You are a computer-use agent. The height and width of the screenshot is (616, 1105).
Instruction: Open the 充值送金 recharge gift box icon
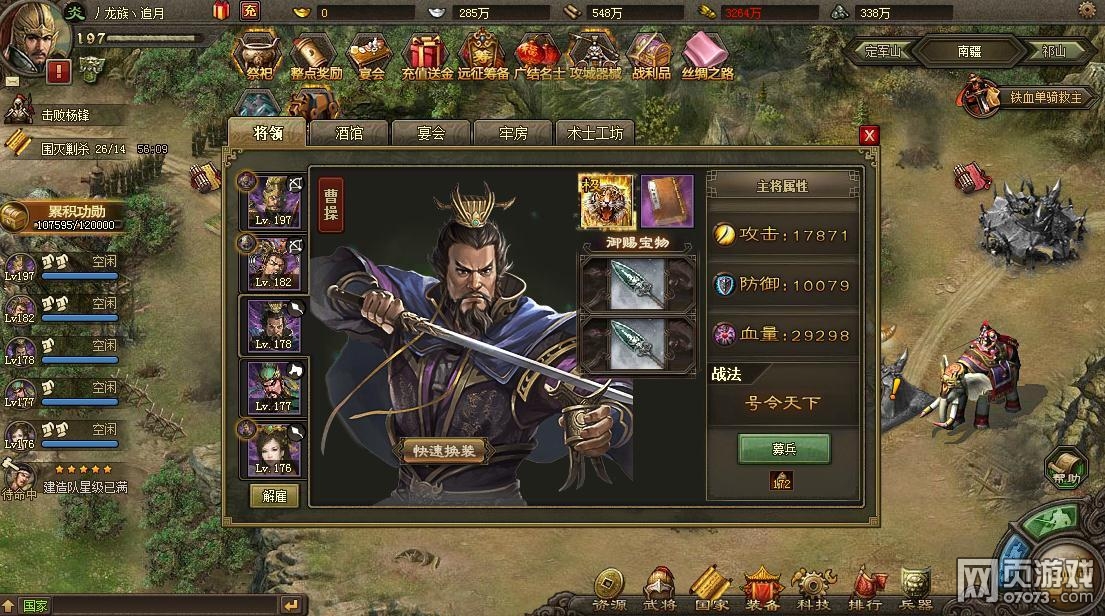[428, 56]
